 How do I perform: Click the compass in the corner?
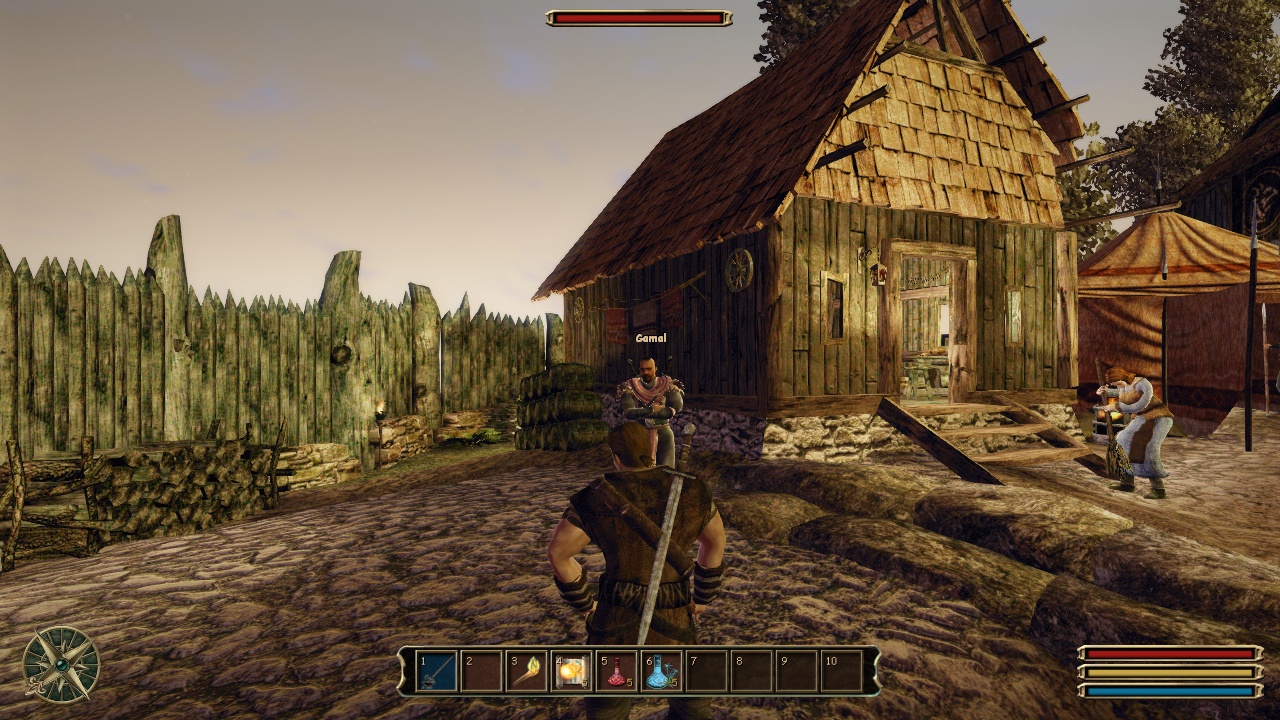[x=61, y=664]
